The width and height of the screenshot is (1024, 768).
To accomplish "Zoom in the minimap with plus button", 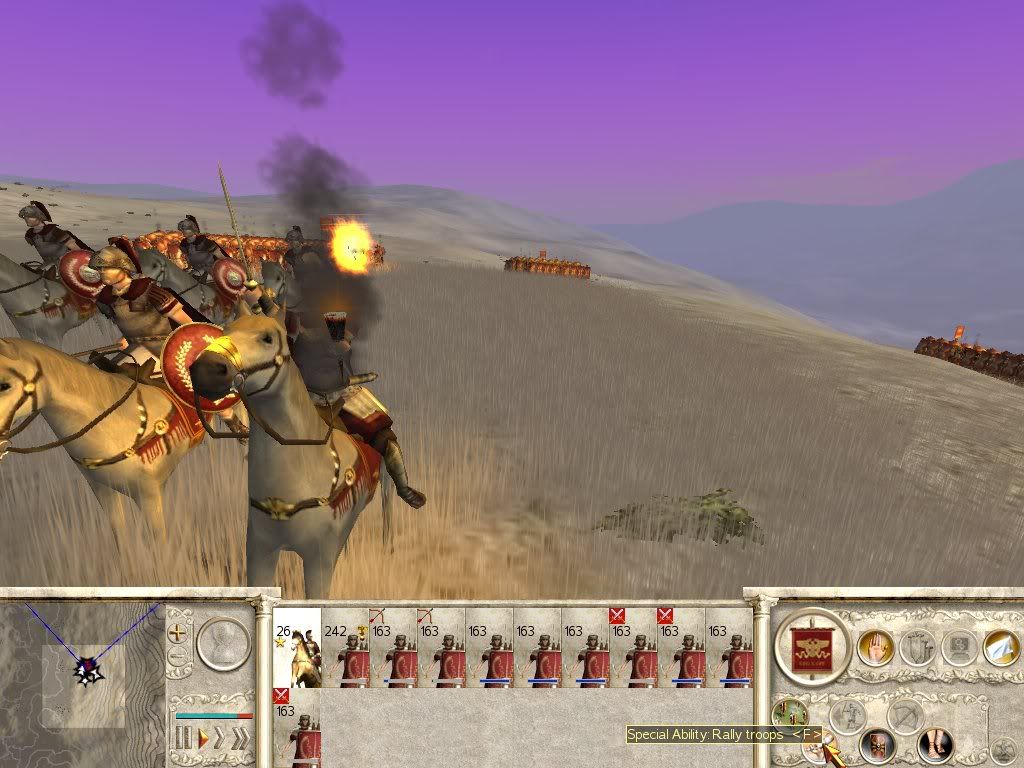I will pos(178,633).
